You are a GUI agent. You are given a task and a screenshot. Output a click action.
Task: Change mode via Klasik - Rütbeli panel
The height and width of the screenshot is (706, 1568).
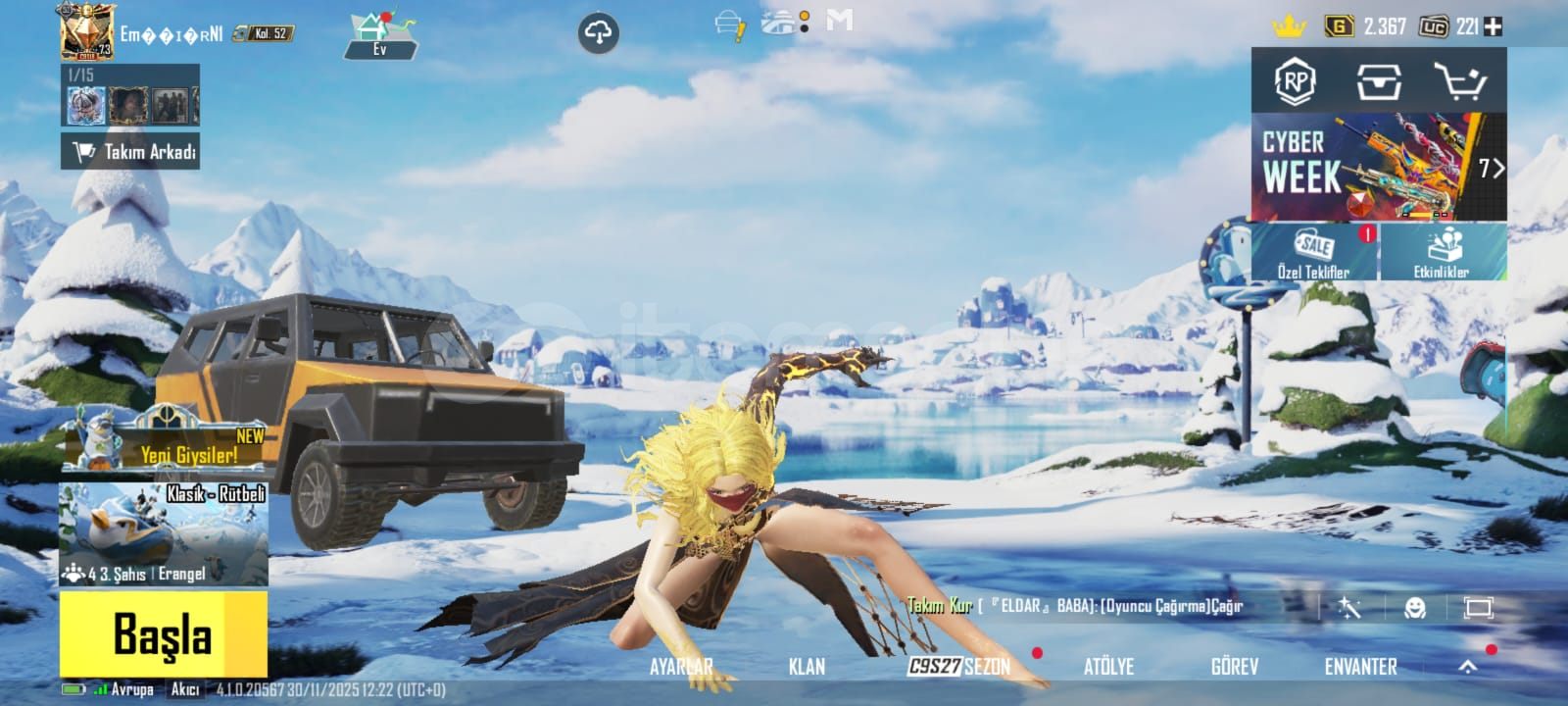coord(163,532)
